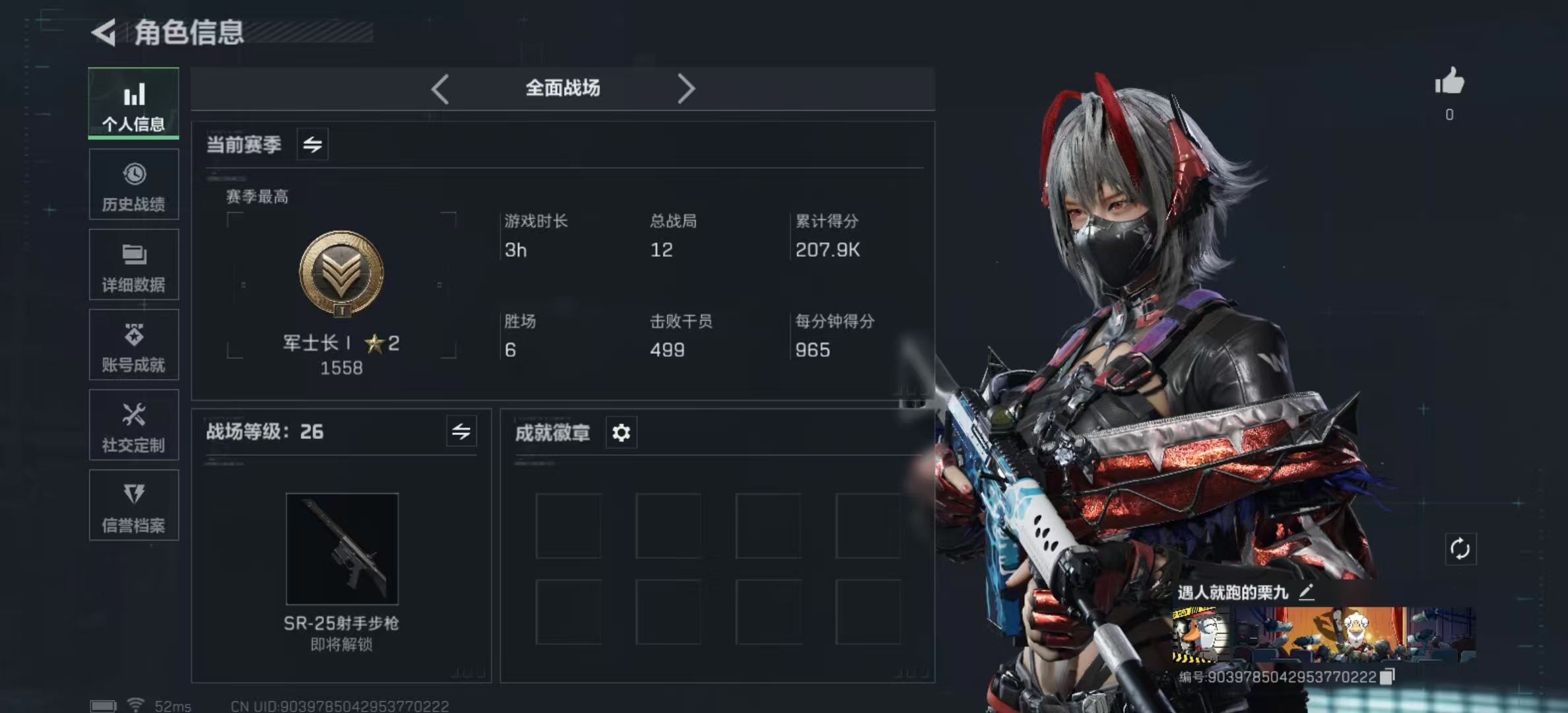
Task: Open the 历史战绩 tab
Action: point(134,185)
